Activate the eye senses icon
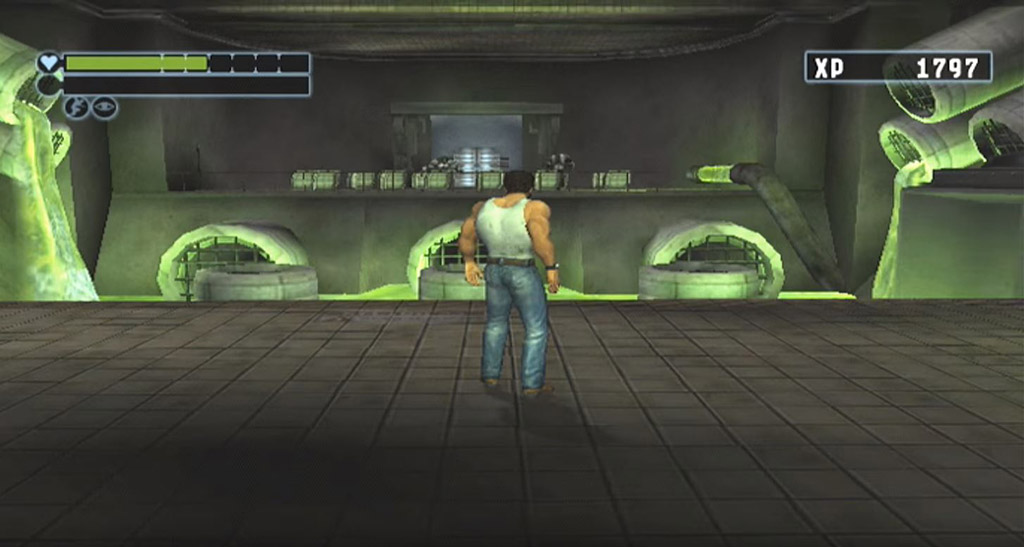The width and height of the screenshot is (1024, 547). coord(104,108)
